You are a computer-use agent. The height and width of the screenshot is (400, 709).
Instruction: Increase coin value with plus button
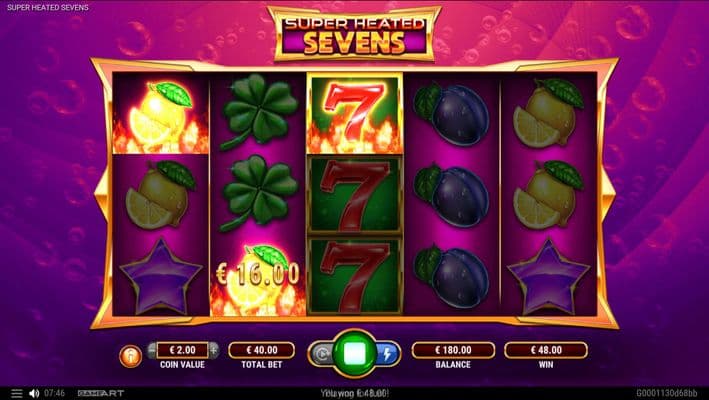(213, 350)
